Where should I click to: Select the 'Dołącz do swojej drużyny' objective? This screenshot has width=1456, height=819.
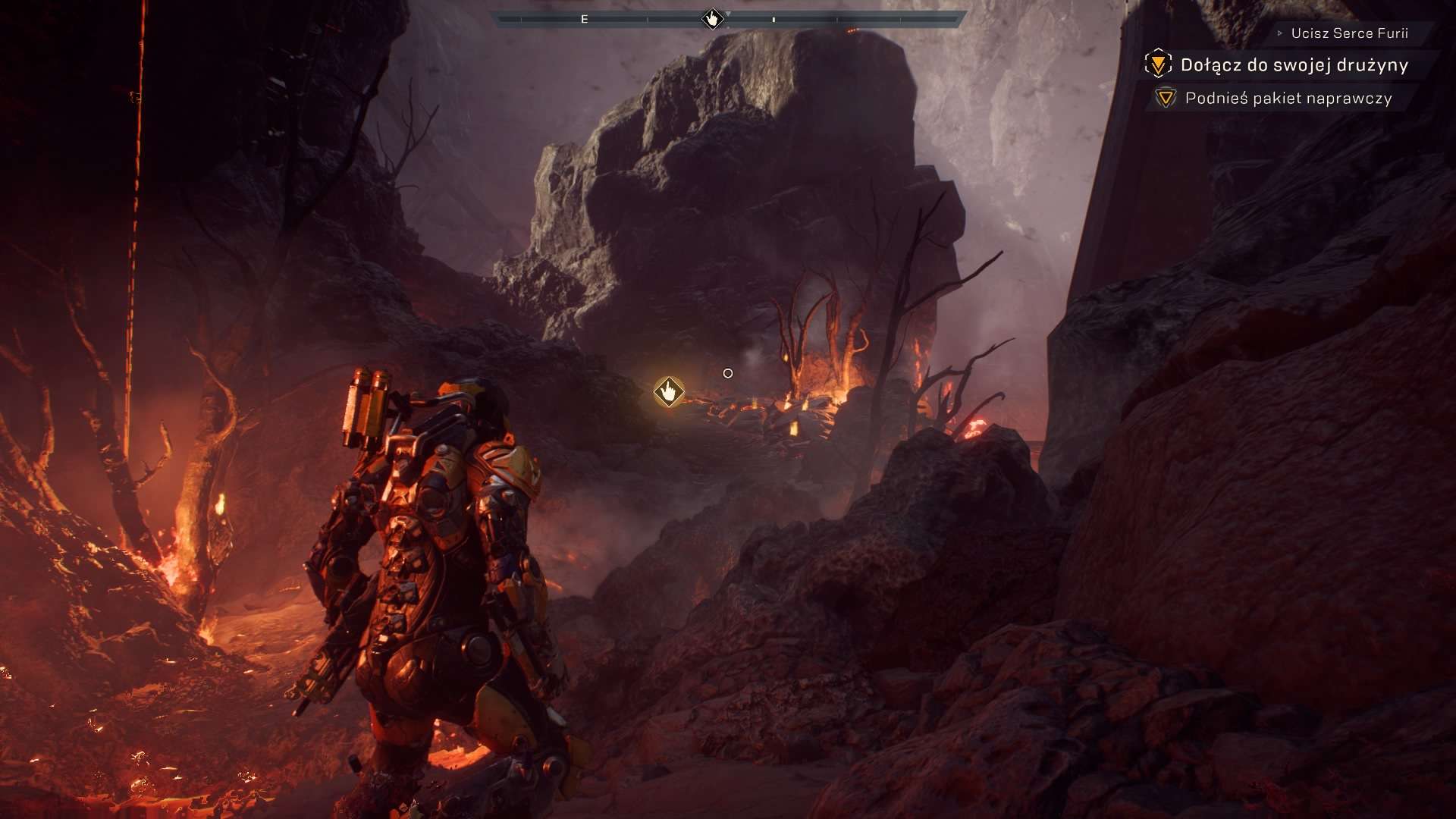1294,65
